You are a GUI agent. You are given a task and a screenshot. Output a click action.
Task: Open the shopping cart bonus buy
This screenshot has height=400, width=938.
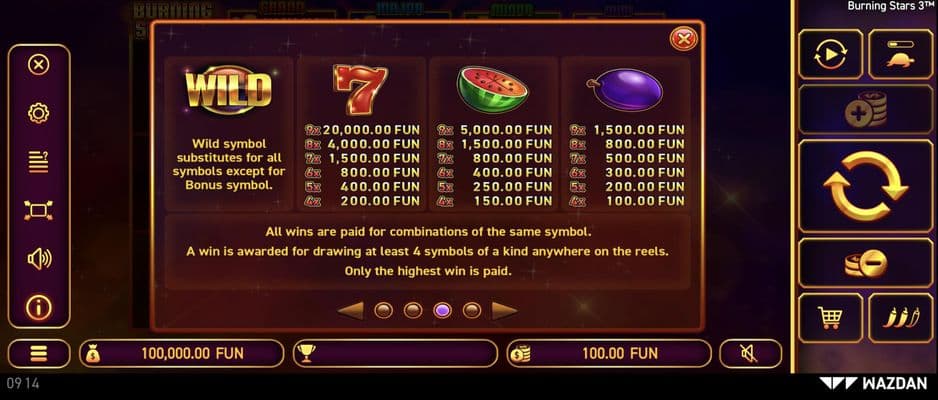[x=829, y=318]
